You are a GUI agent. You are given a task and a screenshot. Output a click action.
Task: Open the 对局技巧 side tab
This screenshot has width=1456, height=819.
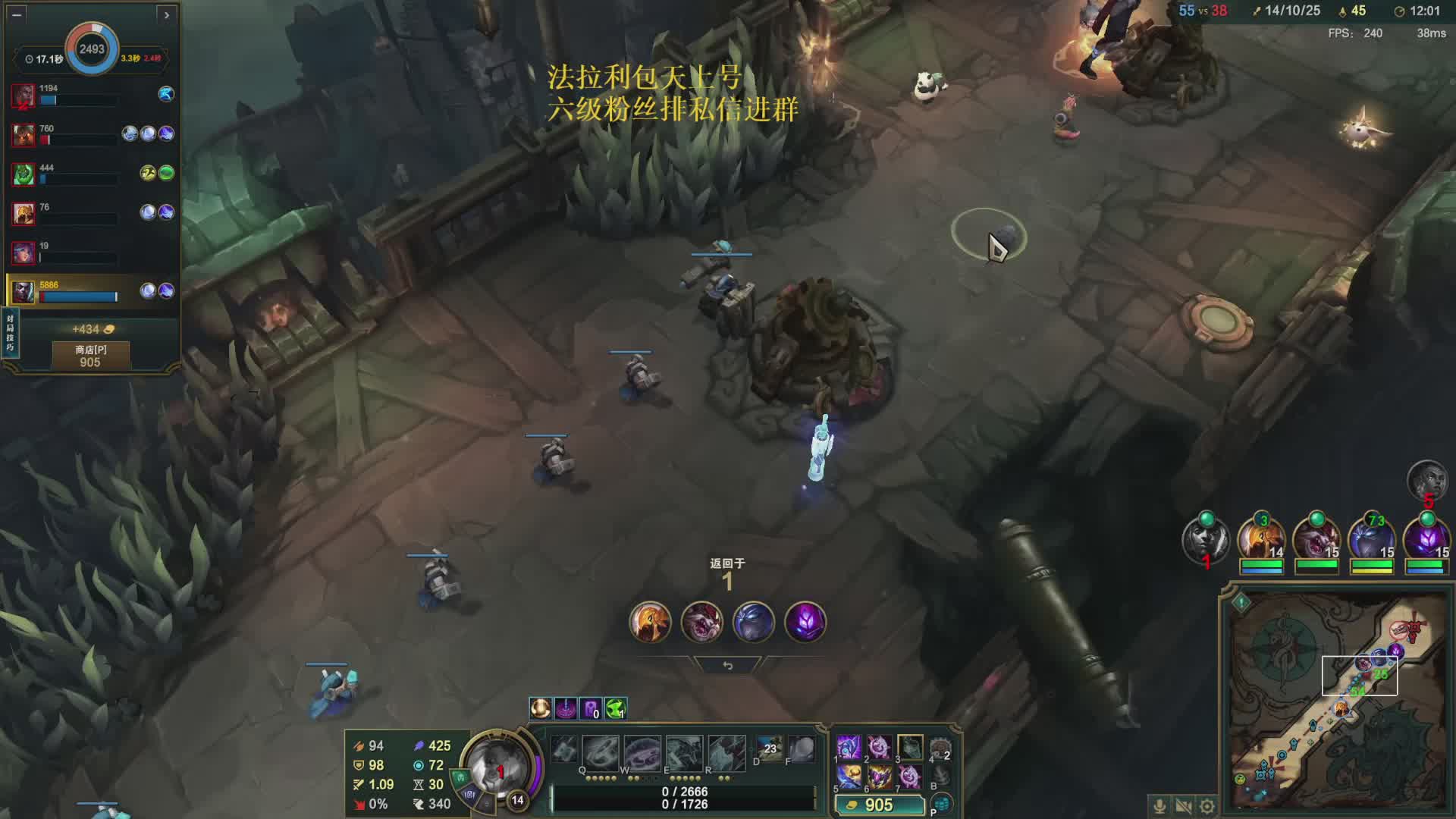10,332
